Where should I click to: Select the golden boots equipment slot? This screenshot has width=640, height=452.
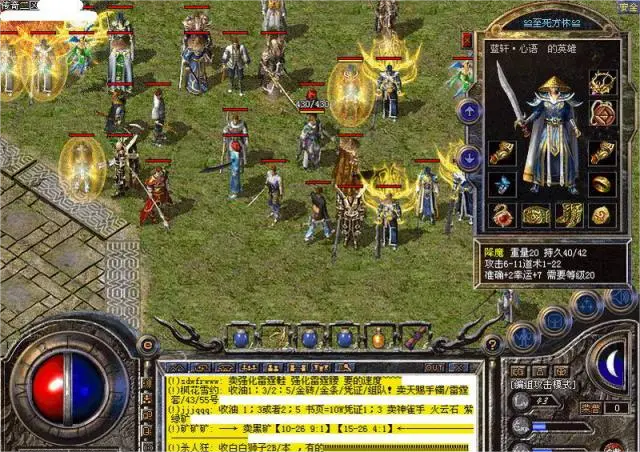(x=570, y=214)
